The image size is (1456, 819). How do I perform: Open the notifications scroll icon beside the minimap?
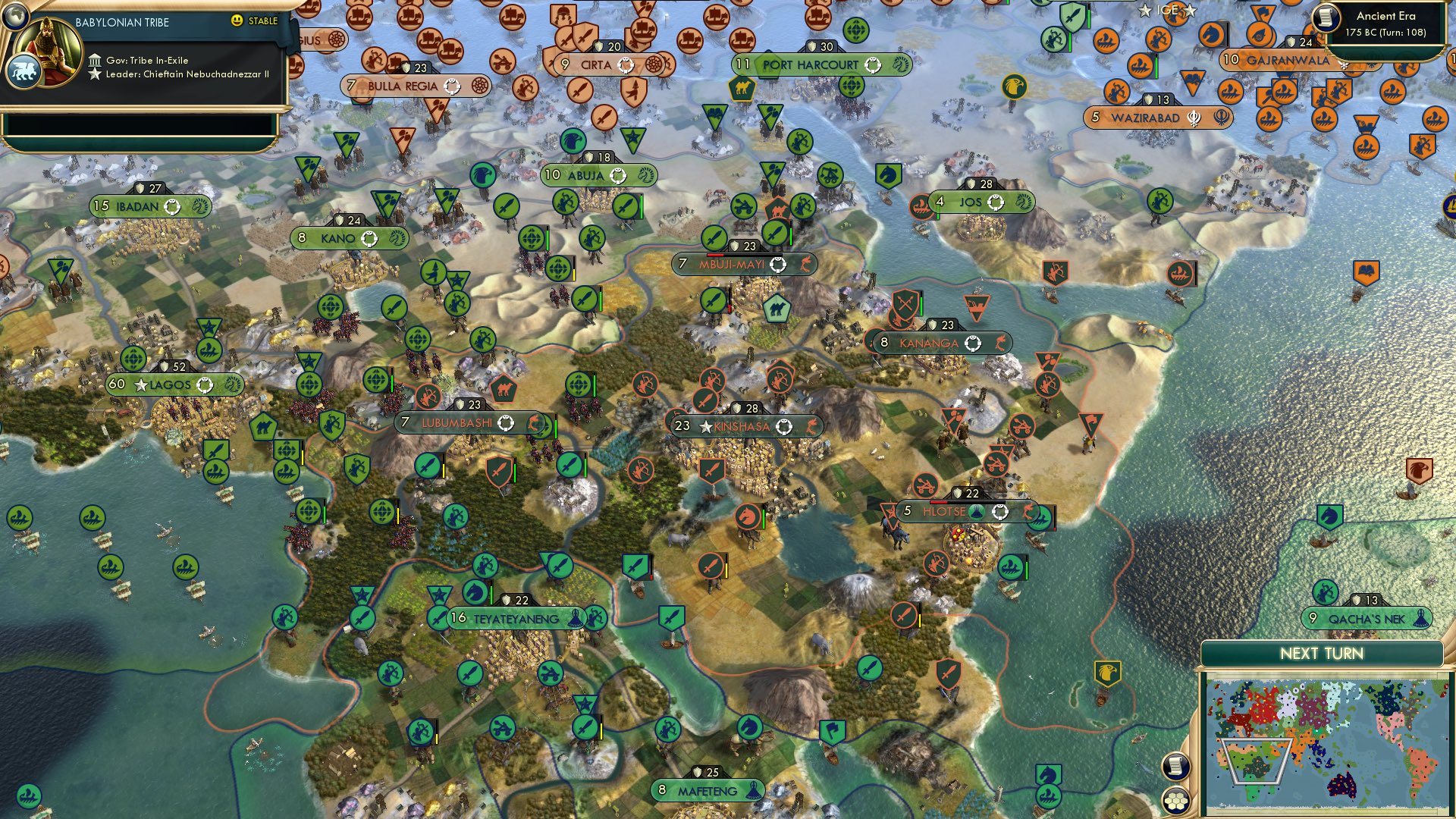1175,767
